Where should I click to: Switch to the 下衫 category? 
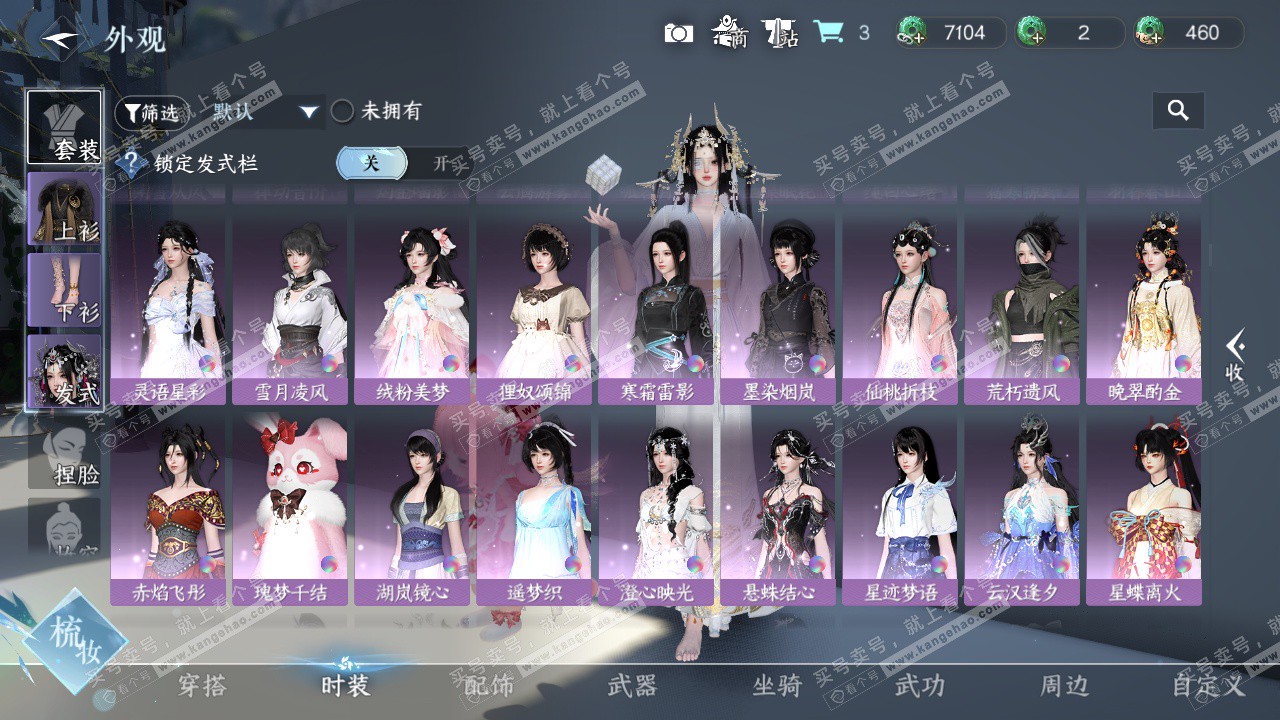[64, 290]
